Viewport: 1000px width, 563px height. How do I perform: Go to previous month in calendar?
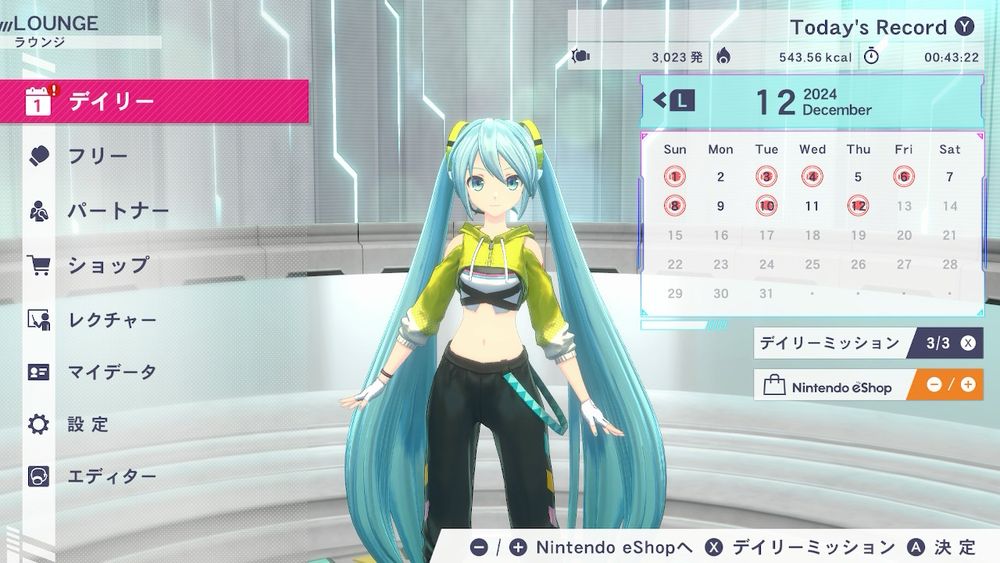click(x=673, y=100)
